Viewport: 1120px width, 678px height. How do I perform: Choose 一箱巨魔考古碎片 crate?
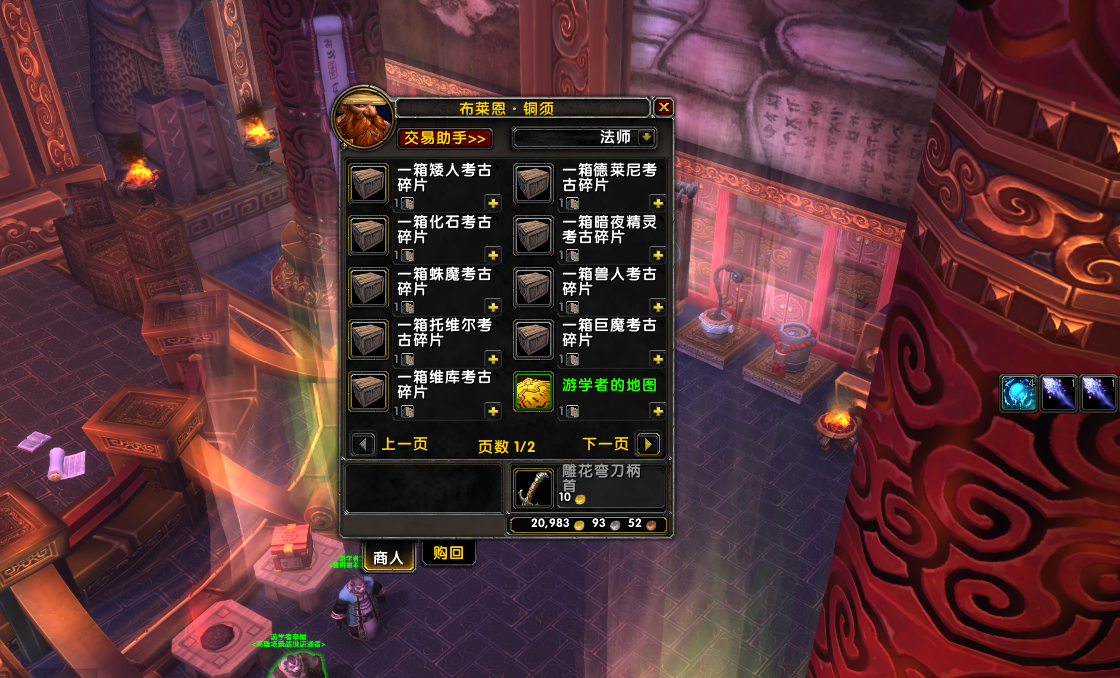(x=533, y=339)
